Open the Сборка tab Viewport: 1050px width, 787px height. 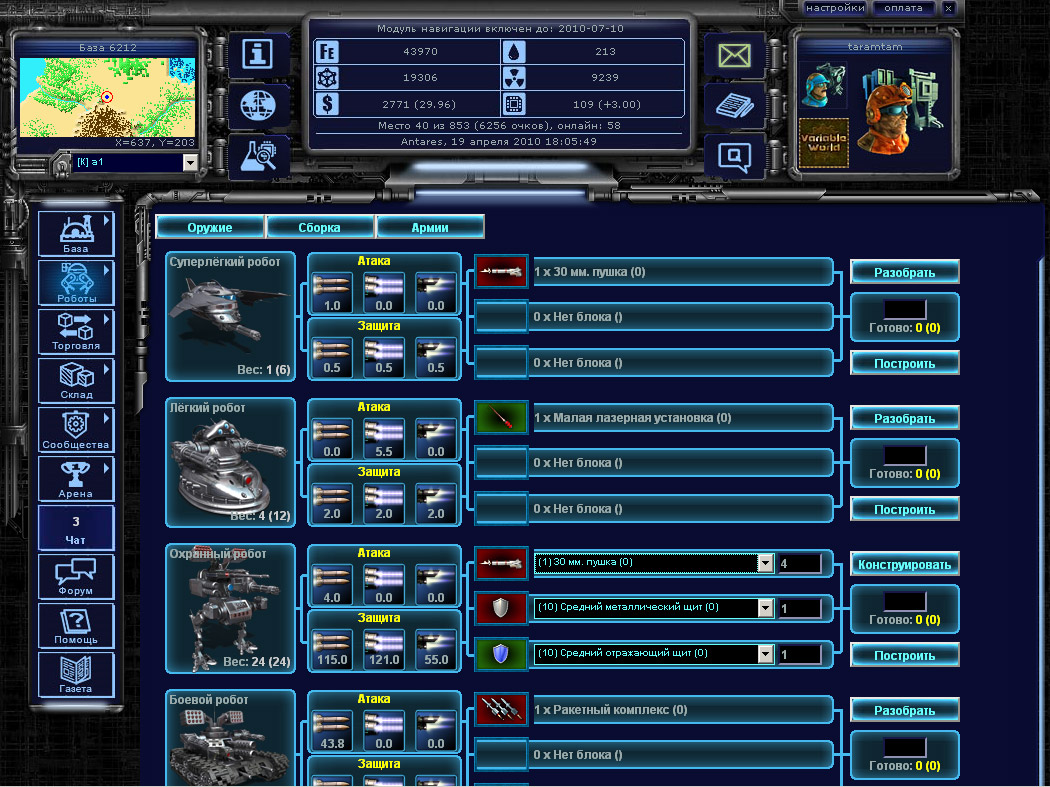[x=320, y=227]
